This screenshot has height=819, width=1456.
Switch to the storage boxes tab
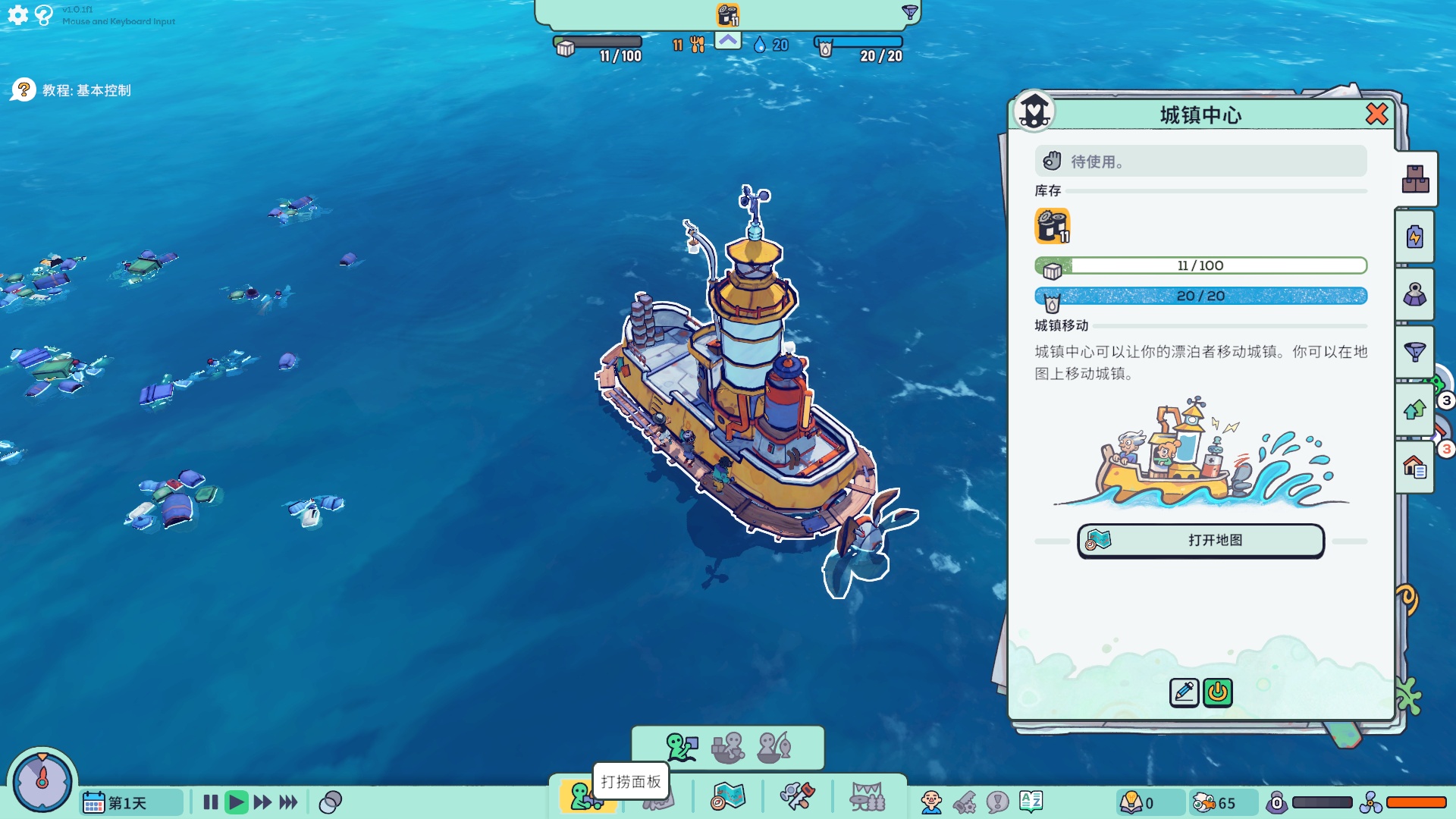click(x=1415, y=179)
